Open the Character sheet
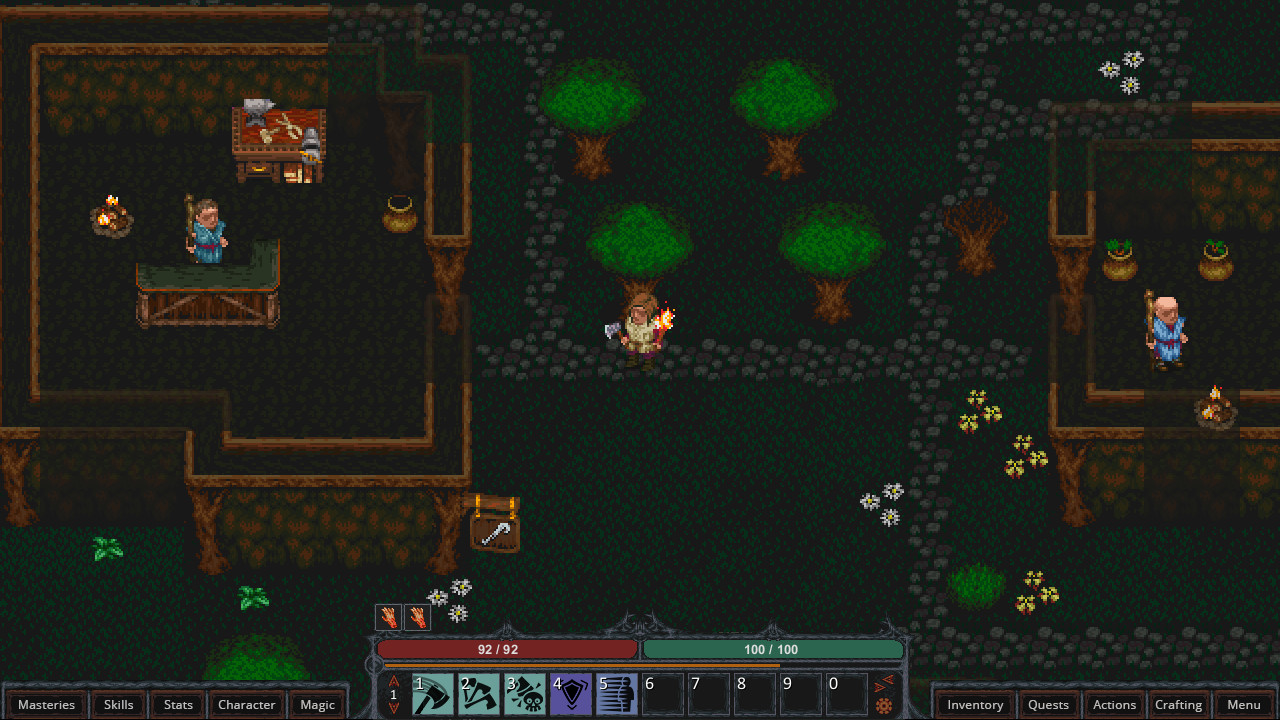Screen dimensions: 1280x720 [246, 704]
